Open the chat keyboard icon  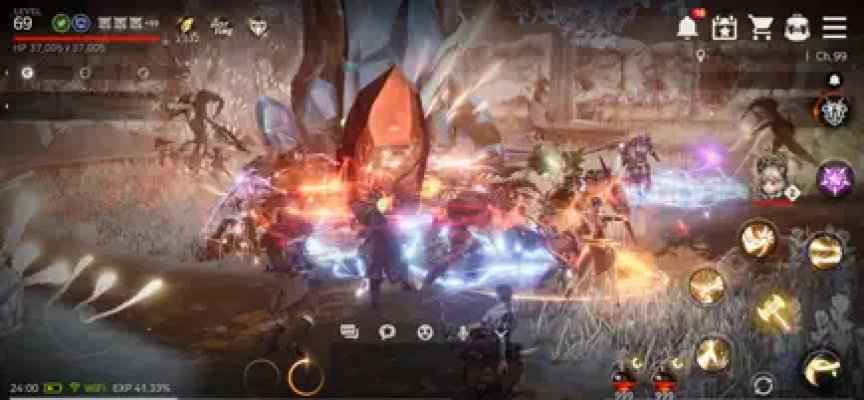(349, 332)
